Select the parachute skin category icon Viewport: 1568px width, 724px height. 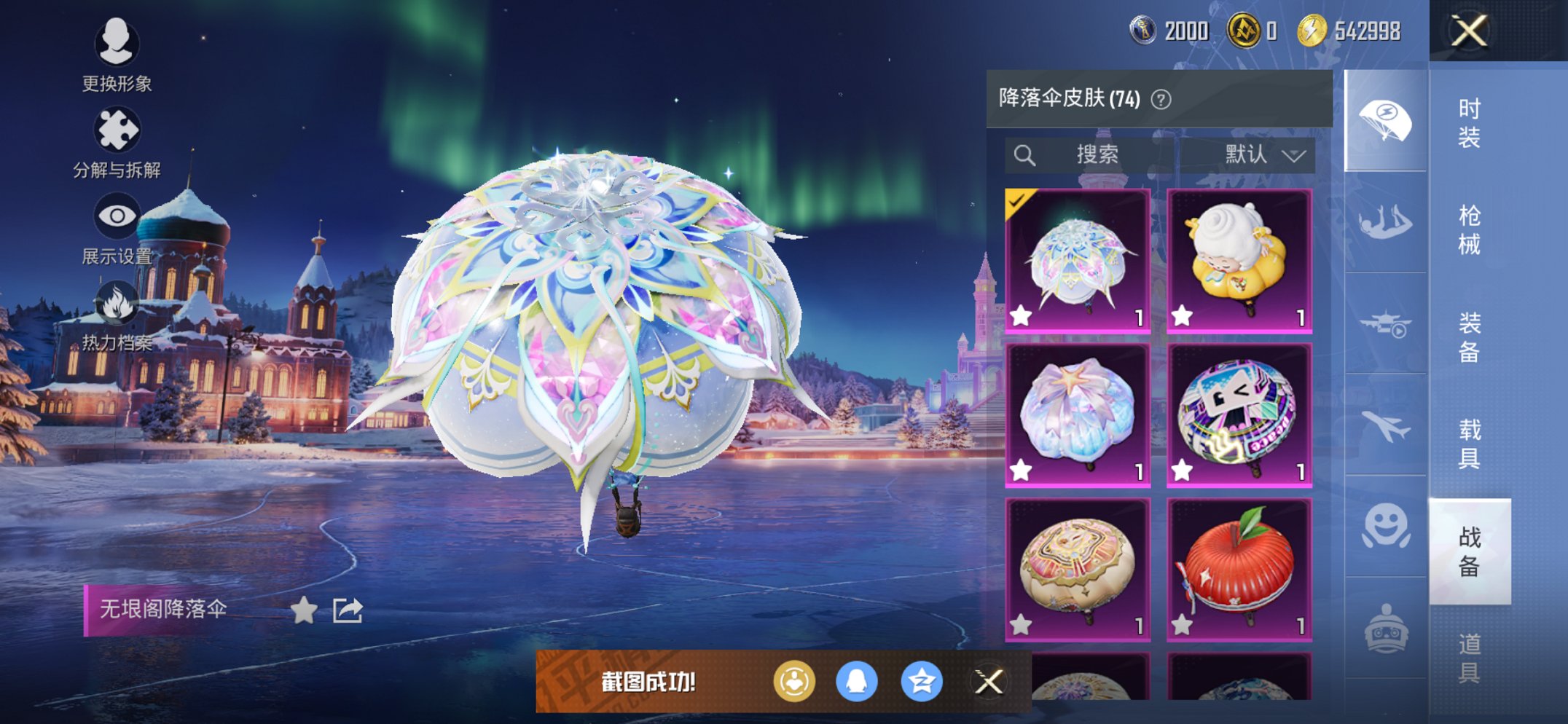coord(1385,119)
